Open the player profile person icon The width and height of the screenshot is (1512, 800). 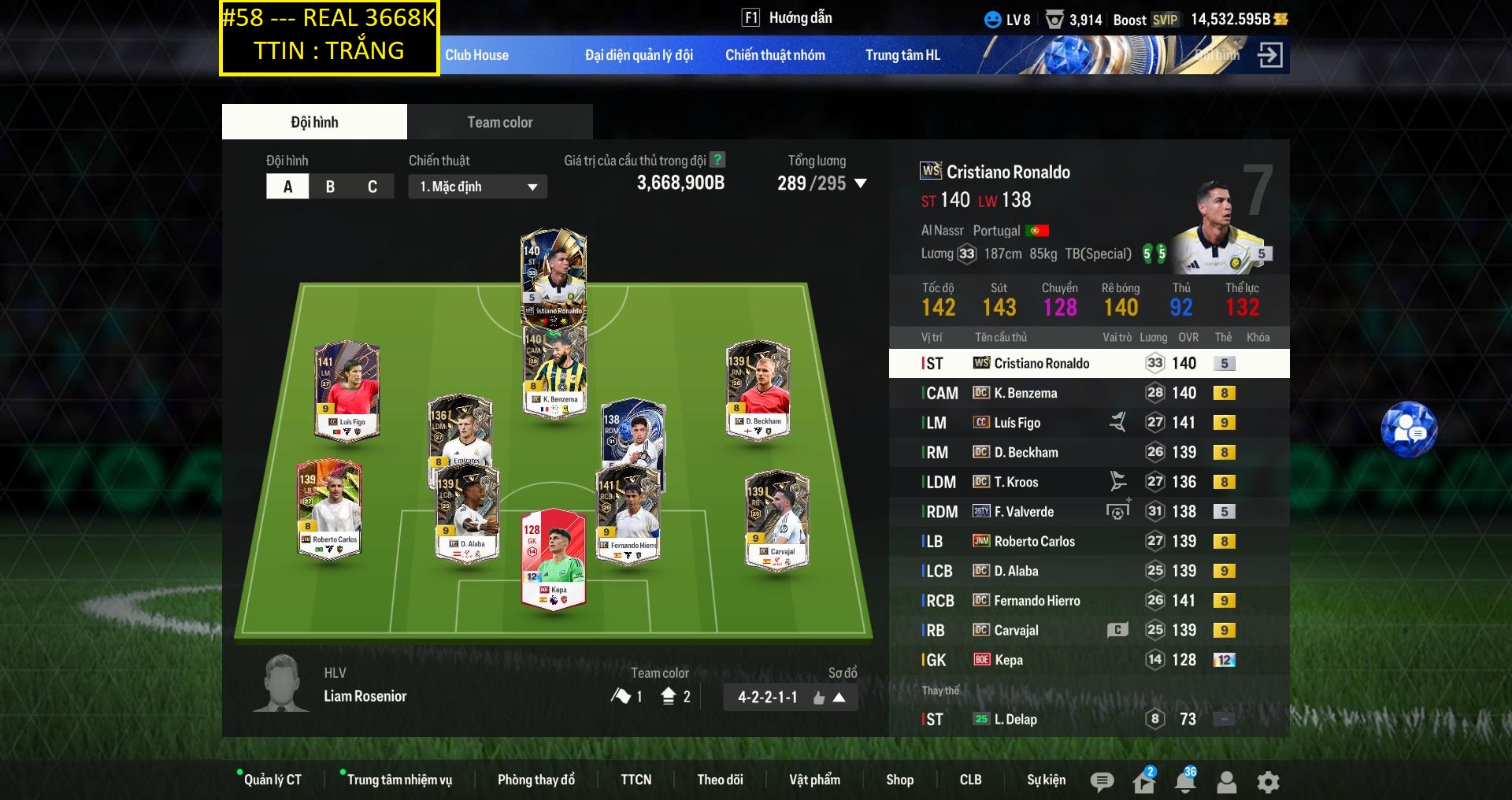coord(1225,782)
